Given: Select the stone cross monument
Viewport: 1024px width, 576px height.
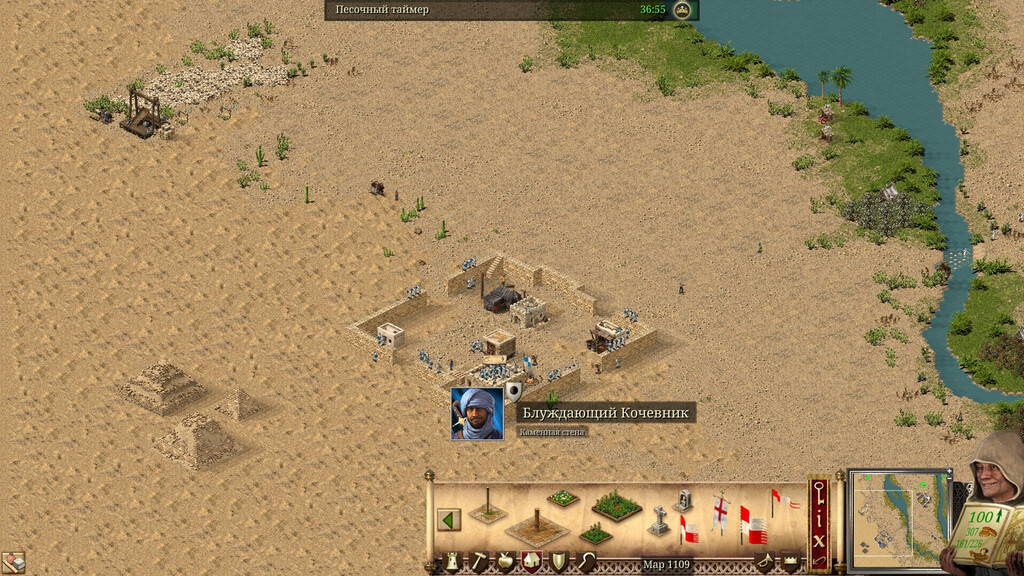Looking at the screenshot, I should click(659, 521).
